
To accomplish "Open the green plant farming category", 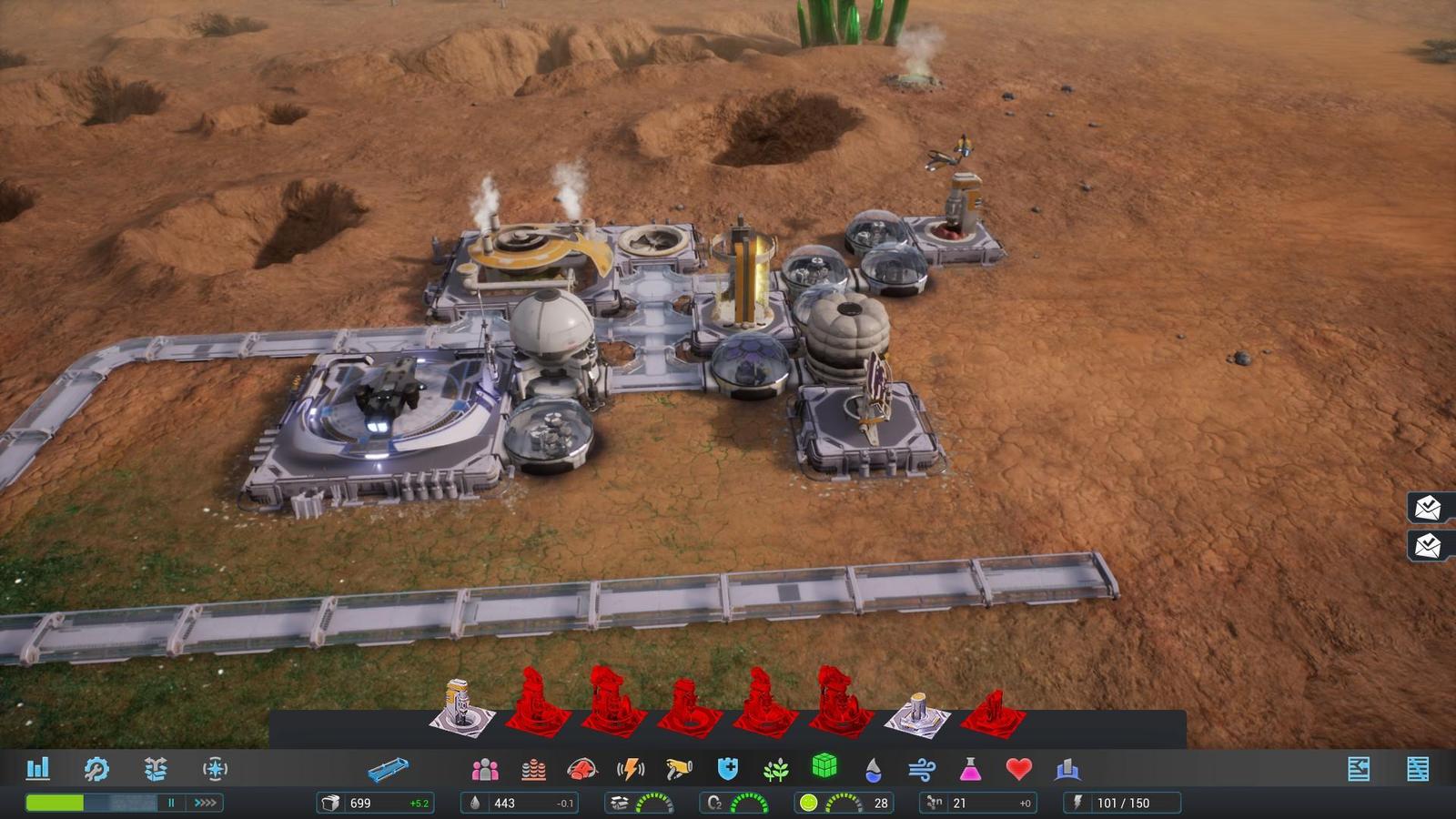I will pos(775,770).
